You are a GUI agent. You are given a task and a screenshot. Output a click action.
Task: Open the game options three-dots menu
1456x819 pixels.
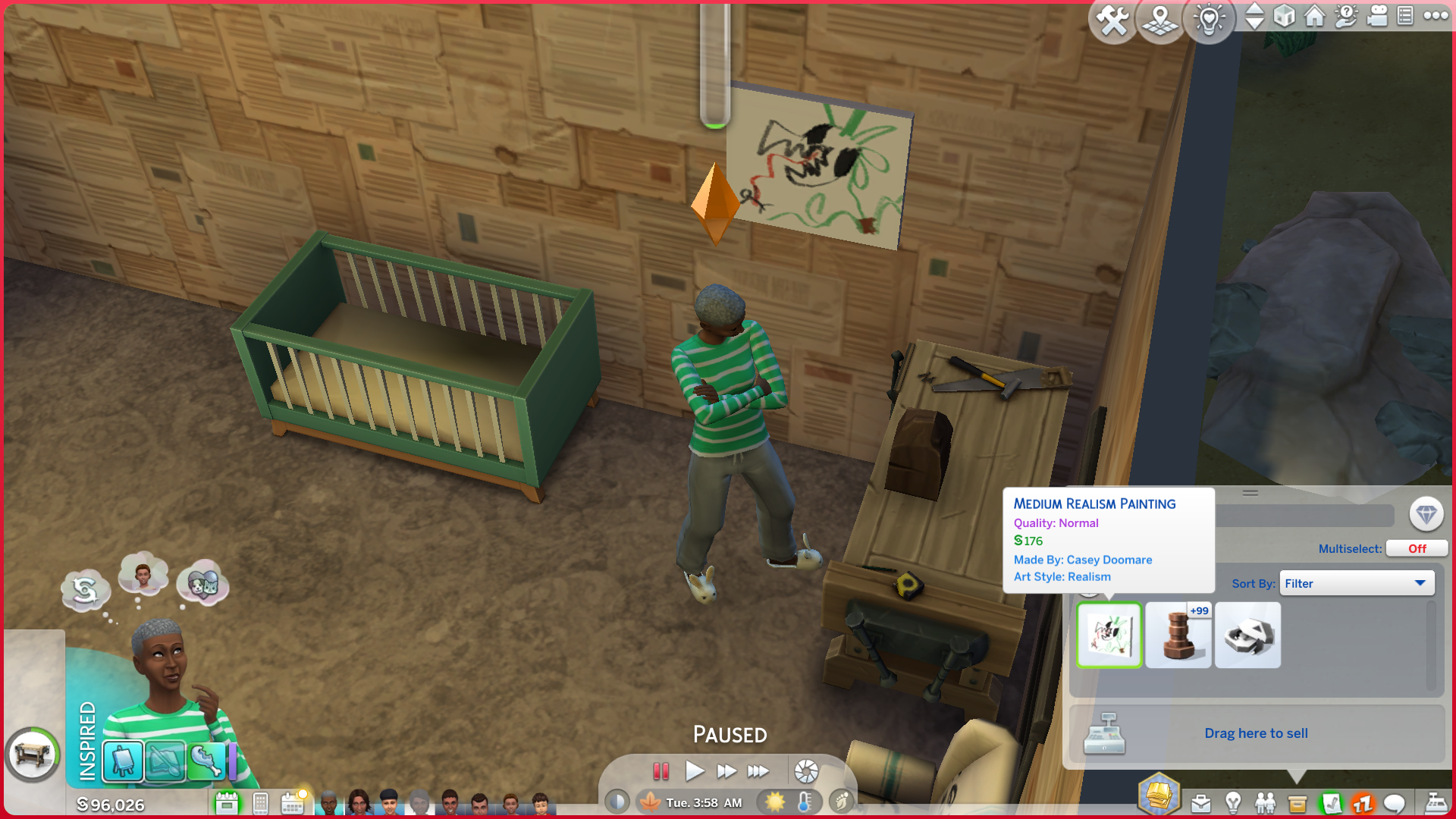pos(1436,15)
